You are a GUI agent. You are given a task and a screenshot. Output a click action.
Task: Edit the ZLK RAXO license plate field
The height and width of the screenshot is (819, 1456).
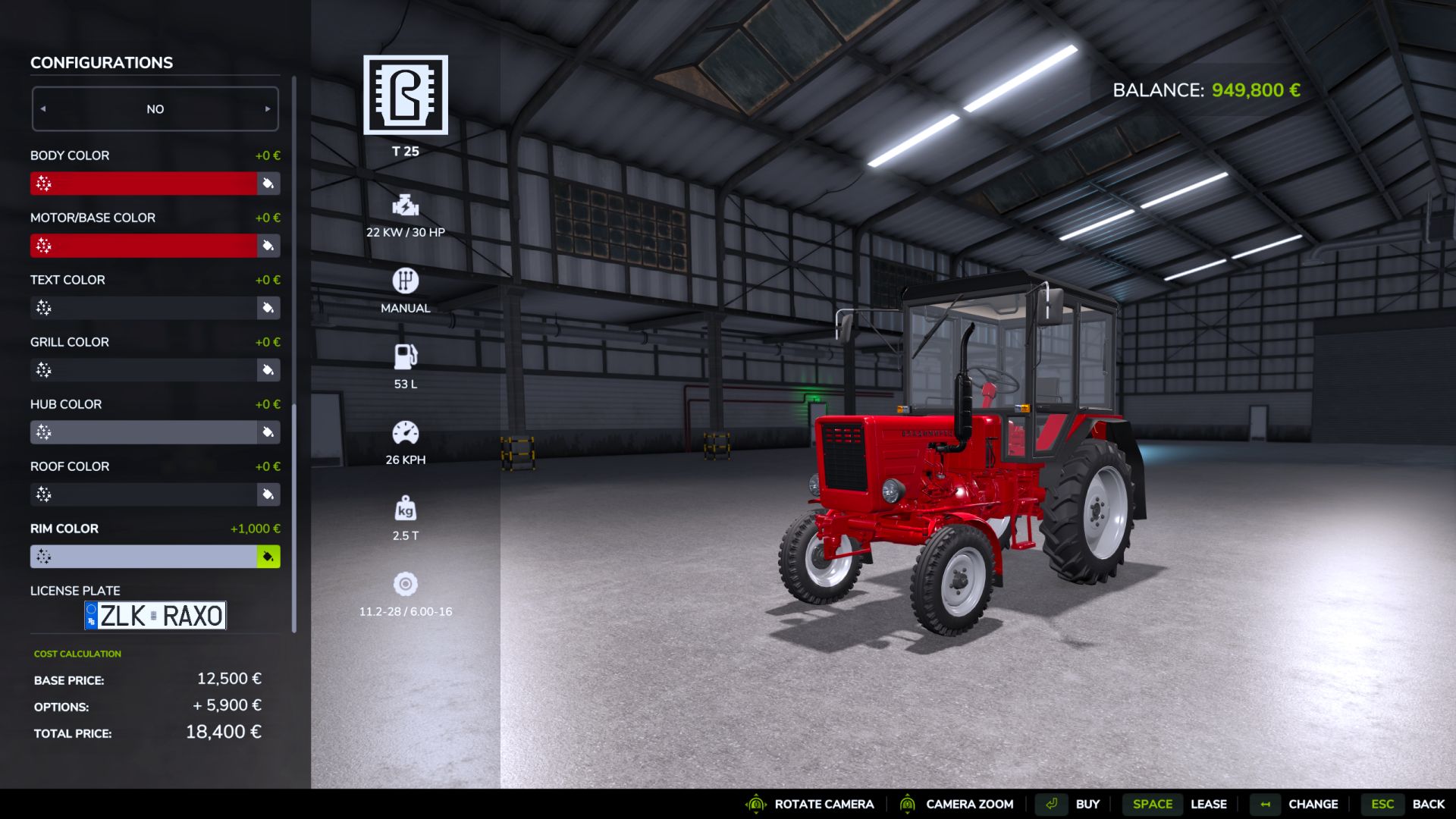pos(155,616)
